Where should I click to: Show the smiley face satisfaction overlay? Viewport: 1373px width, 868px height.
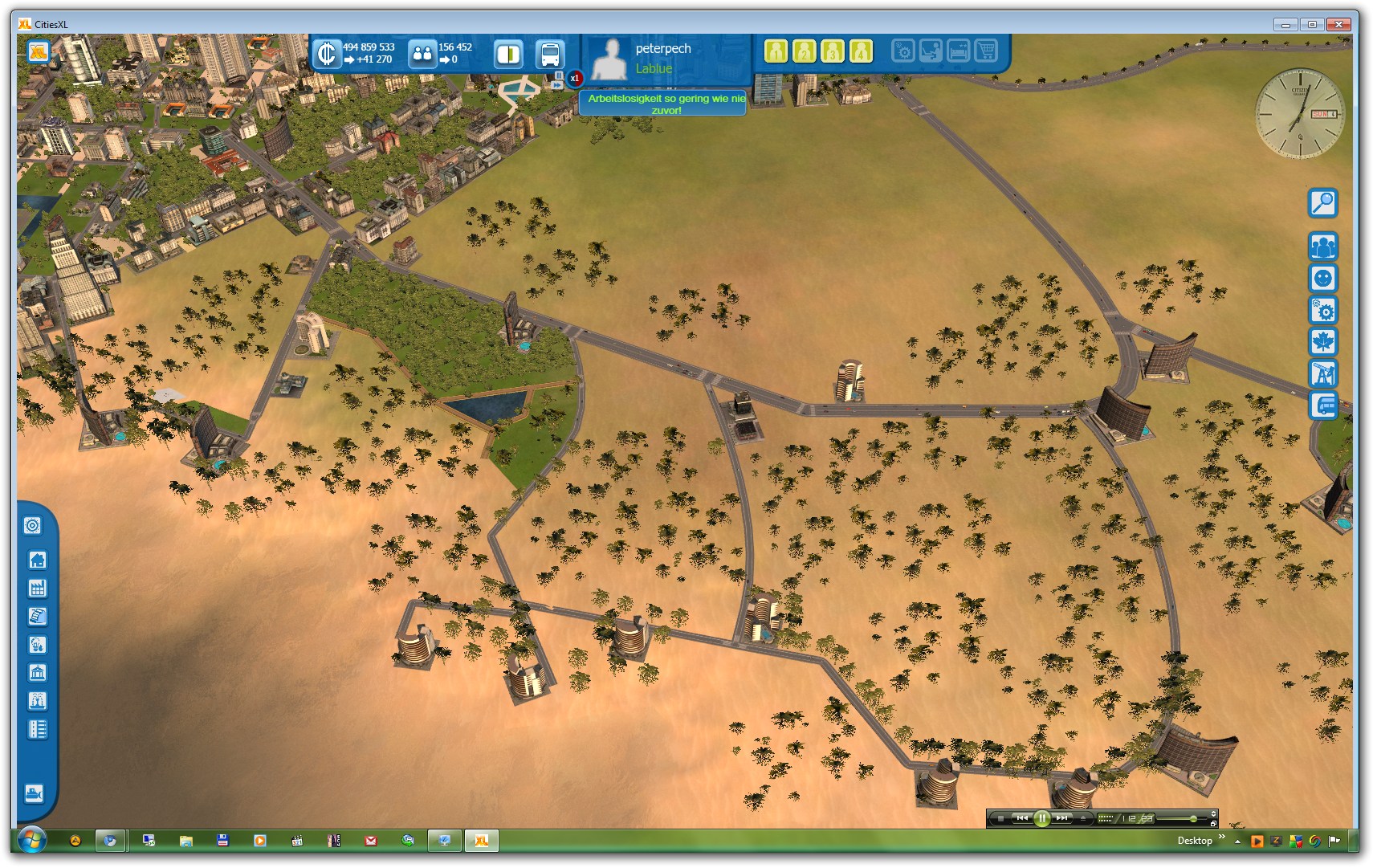click(1322, 279)
